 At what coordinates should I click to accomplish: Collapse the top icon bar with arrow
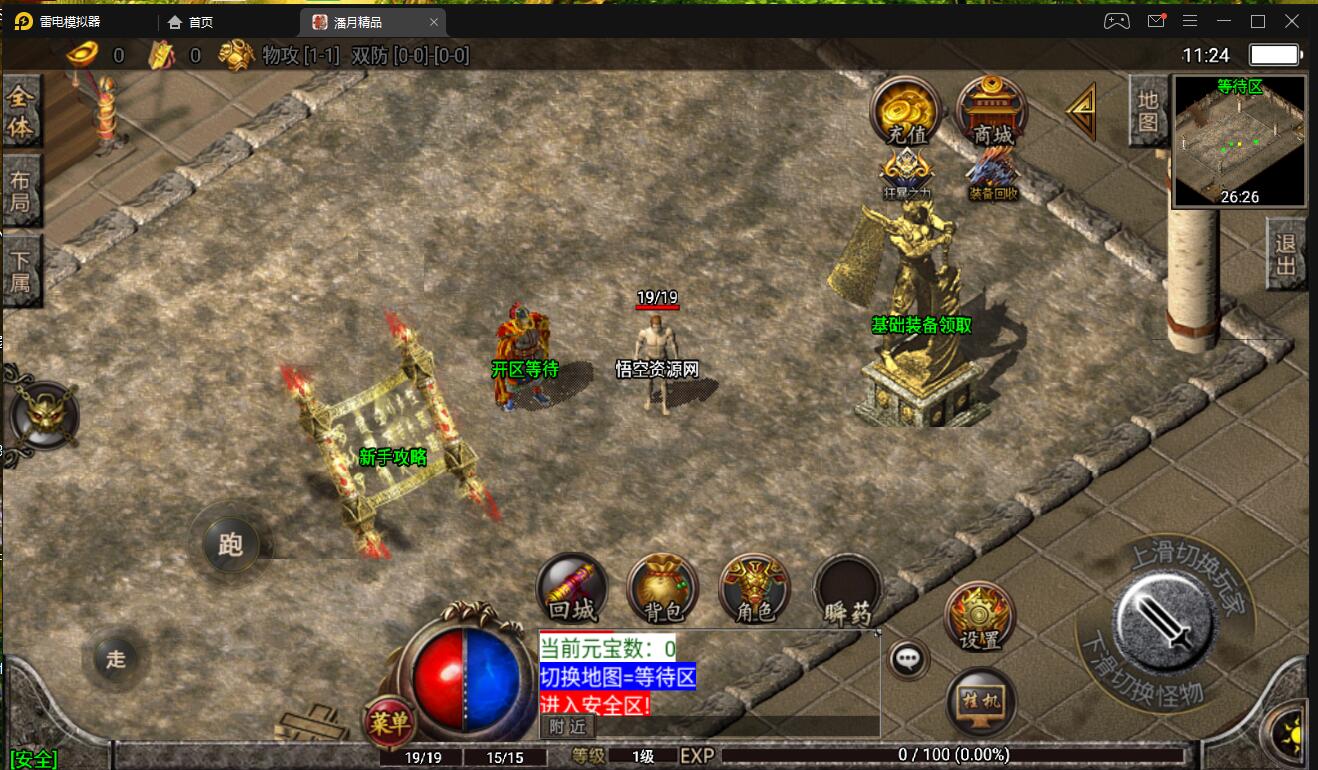(x=1082, y=111)
